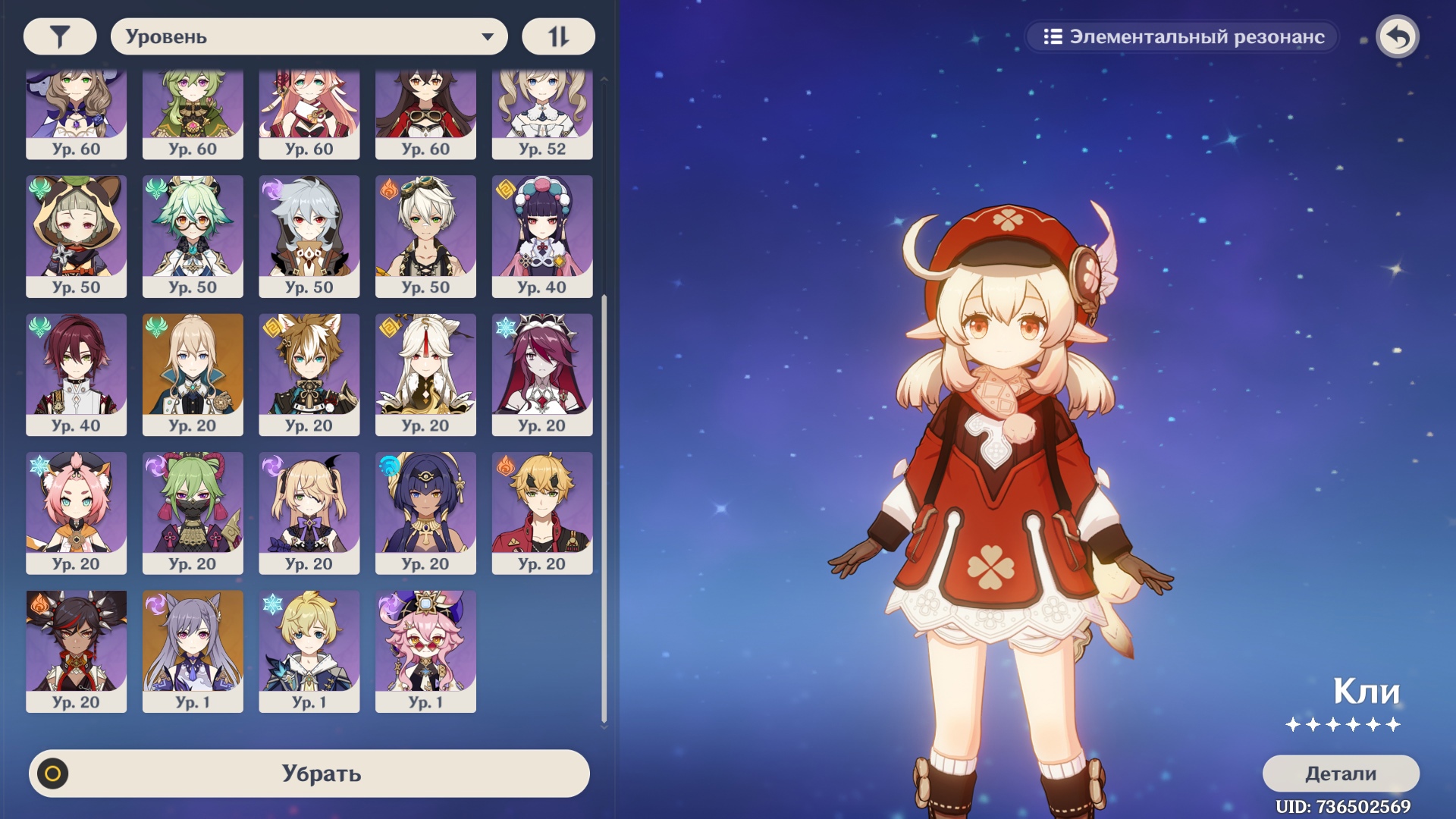Open the Уровень sort dropdown
This screenshot has width=1456, height=819.
coord(309,36)
